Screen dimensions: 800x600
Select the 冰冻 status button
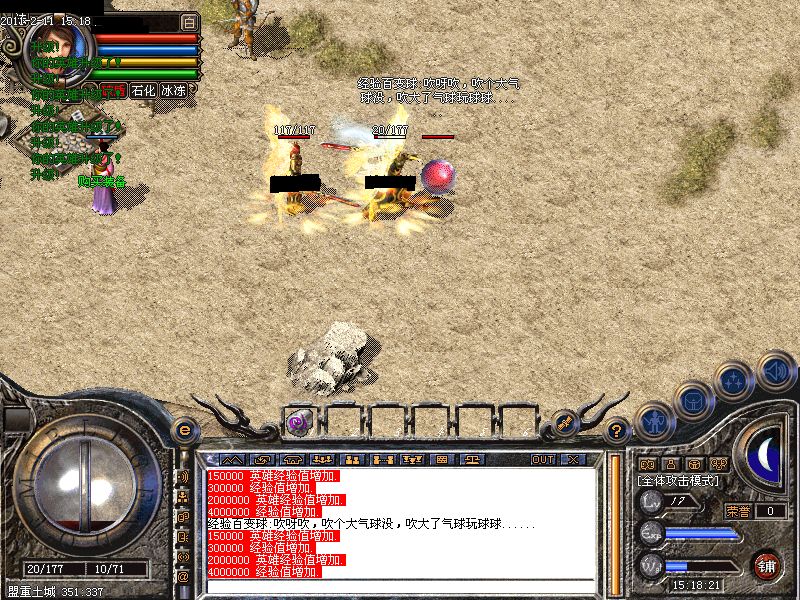coord(173,90)
